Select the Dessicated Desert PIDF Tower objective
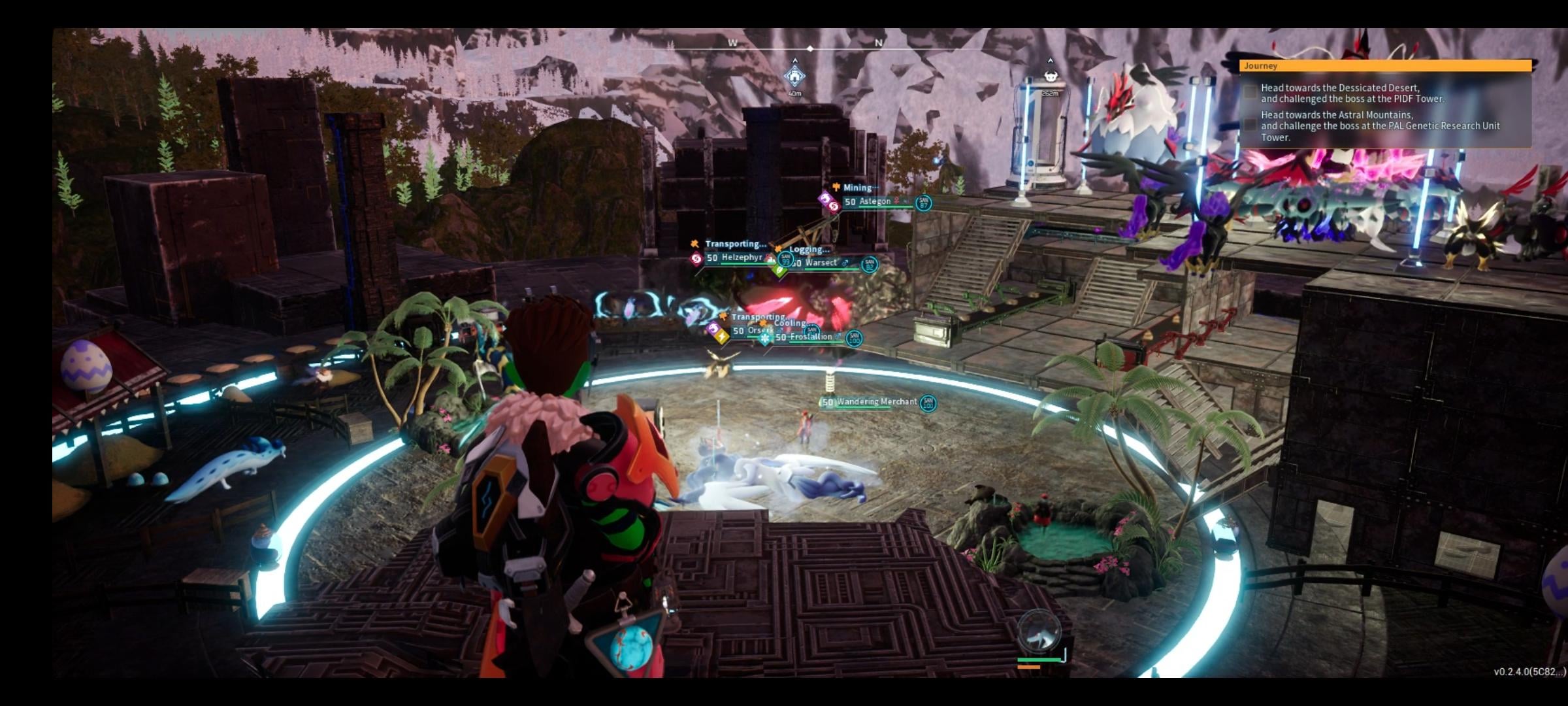Viewport: 1568px width, 706px height. coord(1352,93)
